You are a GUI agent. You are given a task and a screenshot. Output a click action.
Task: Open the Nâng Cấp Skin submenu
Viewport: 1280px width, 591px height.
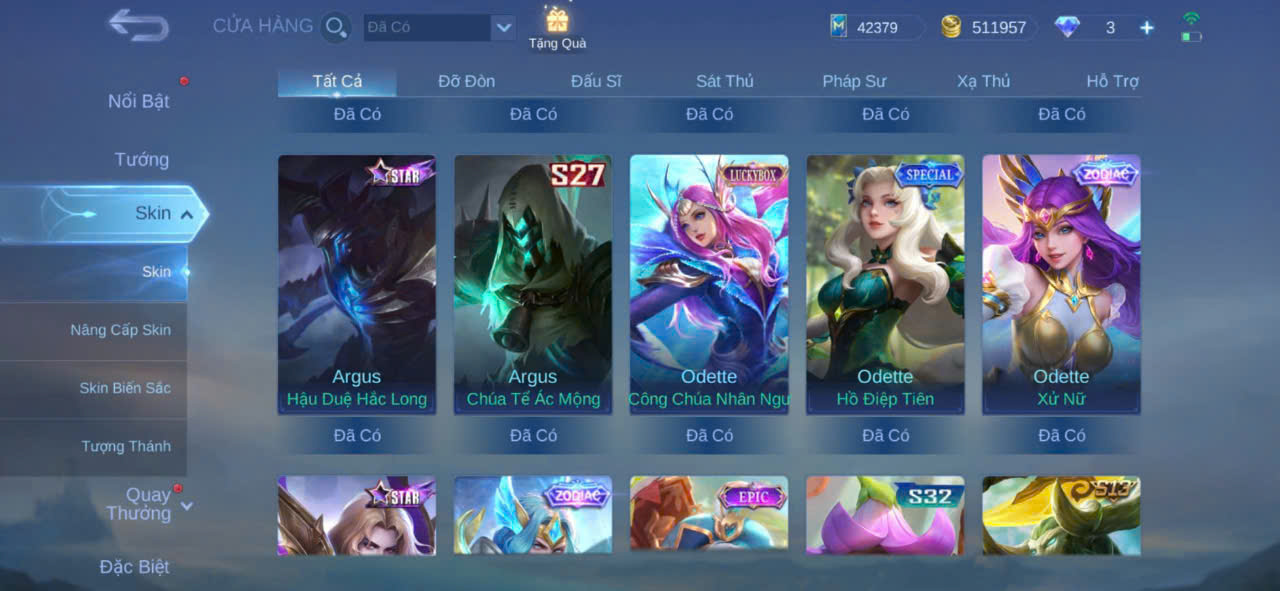pos(120,330)
